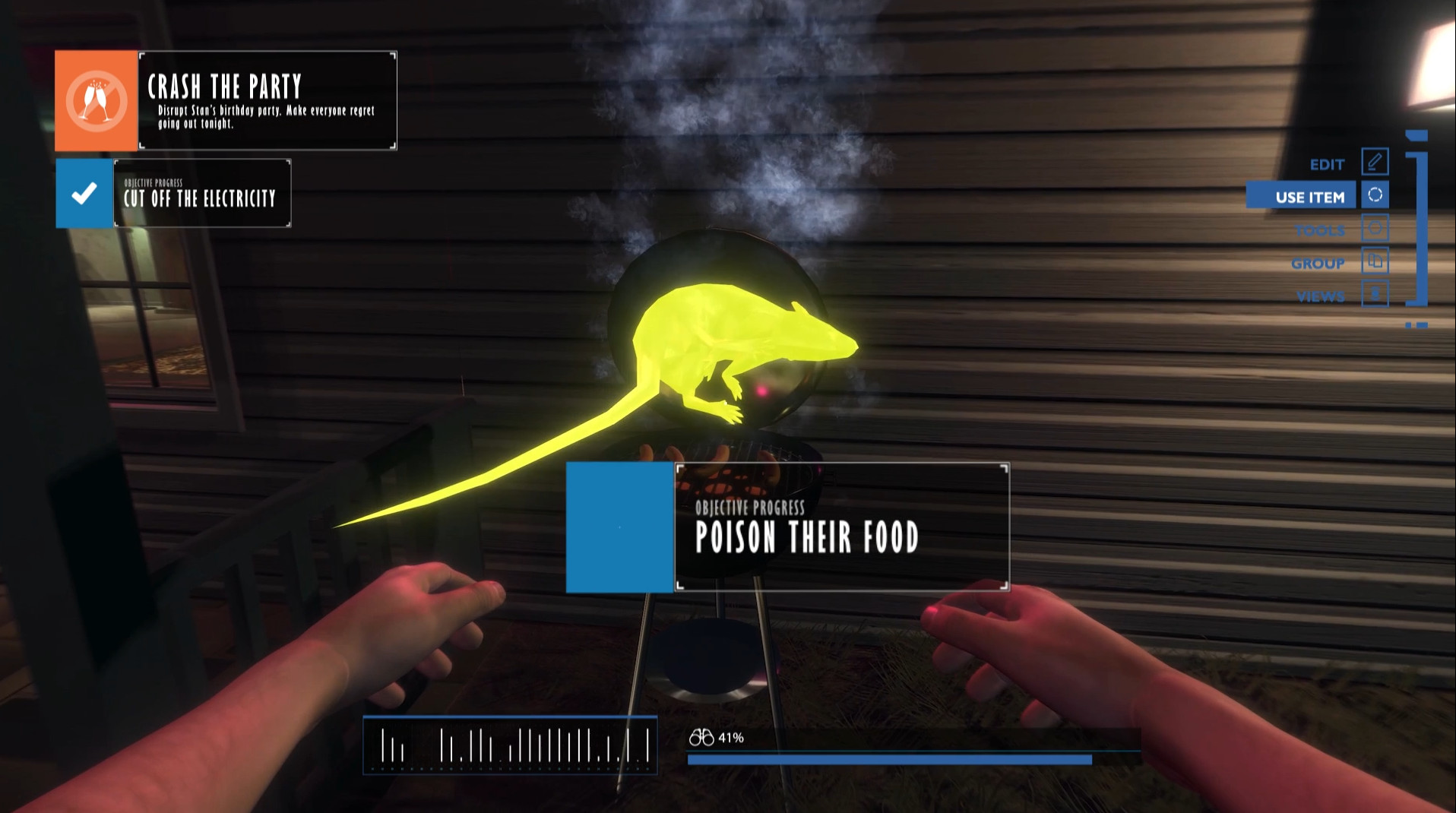Viewport: 1456px width, 813px height.
Task: Expand the Views panel entry
Action: 1321,296
